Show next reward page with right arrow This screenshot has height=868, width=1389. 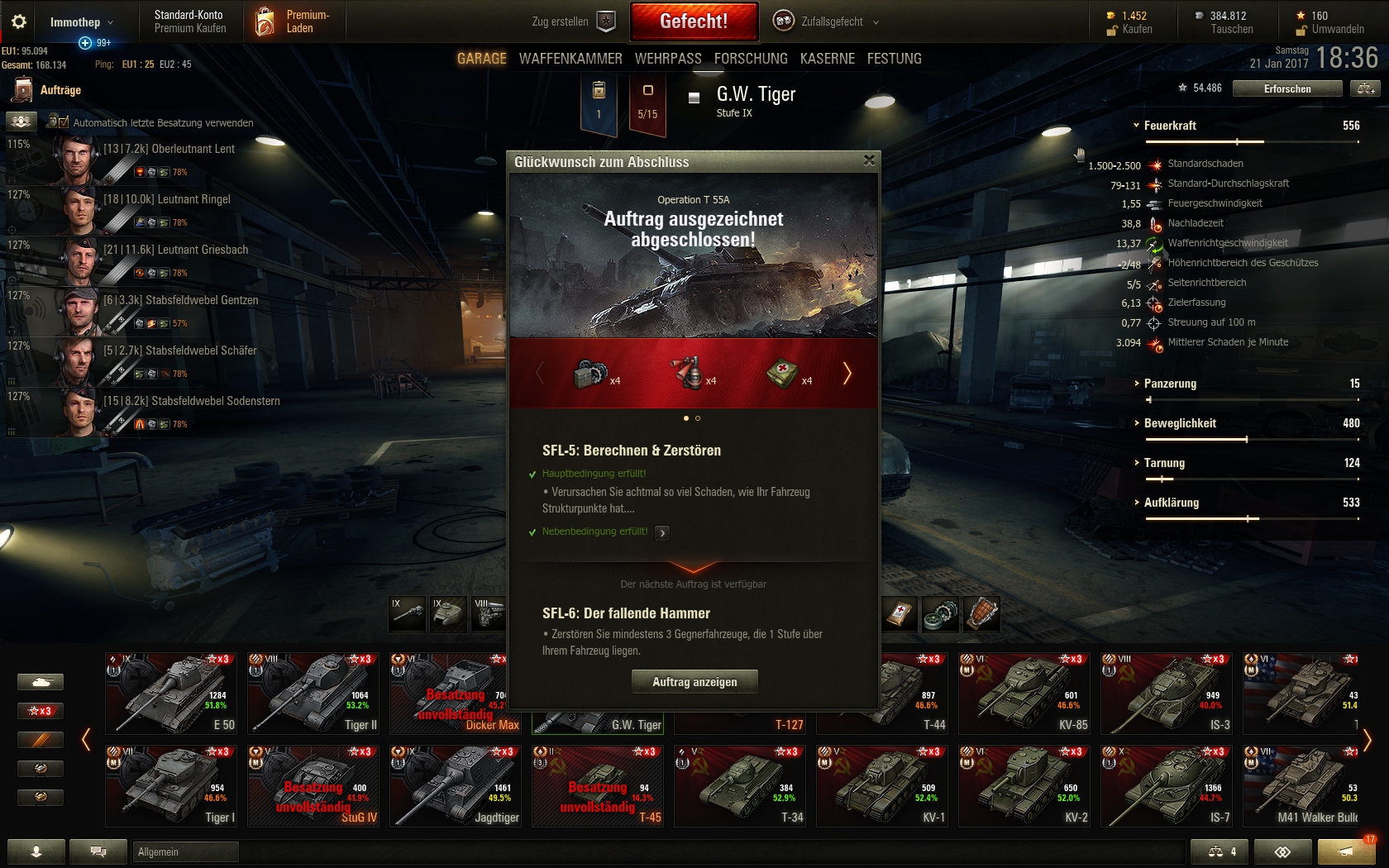click(x=847, y=374)
